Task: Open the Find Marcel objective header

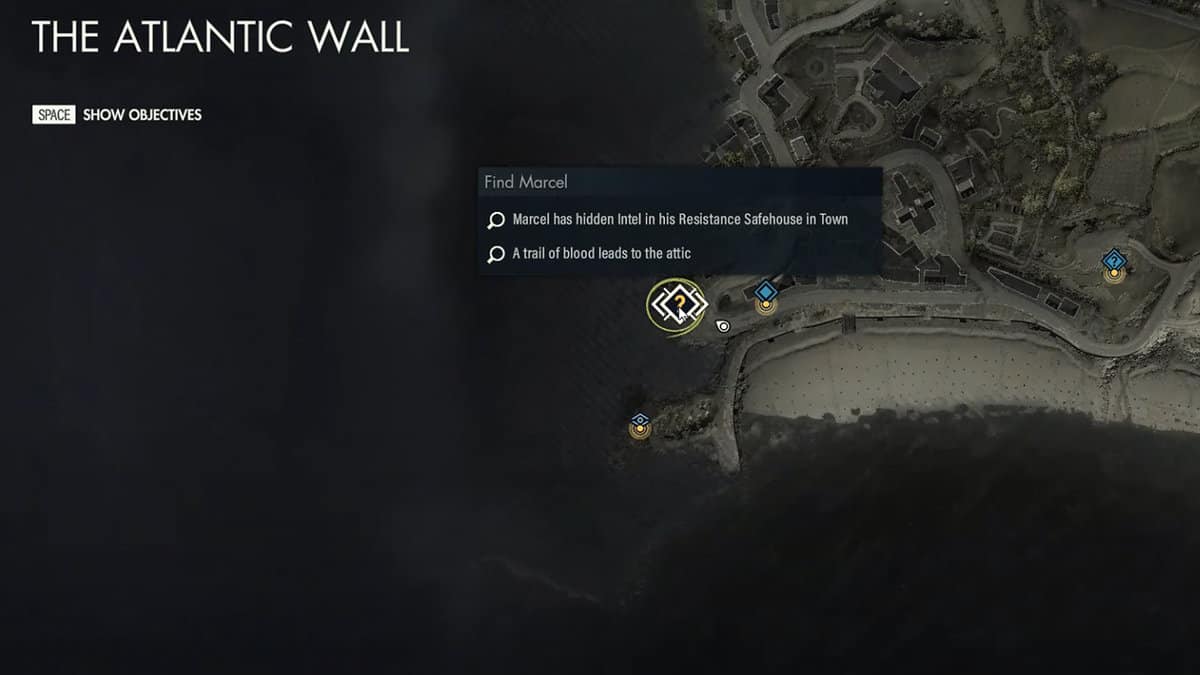Action: tap(526, 182)
